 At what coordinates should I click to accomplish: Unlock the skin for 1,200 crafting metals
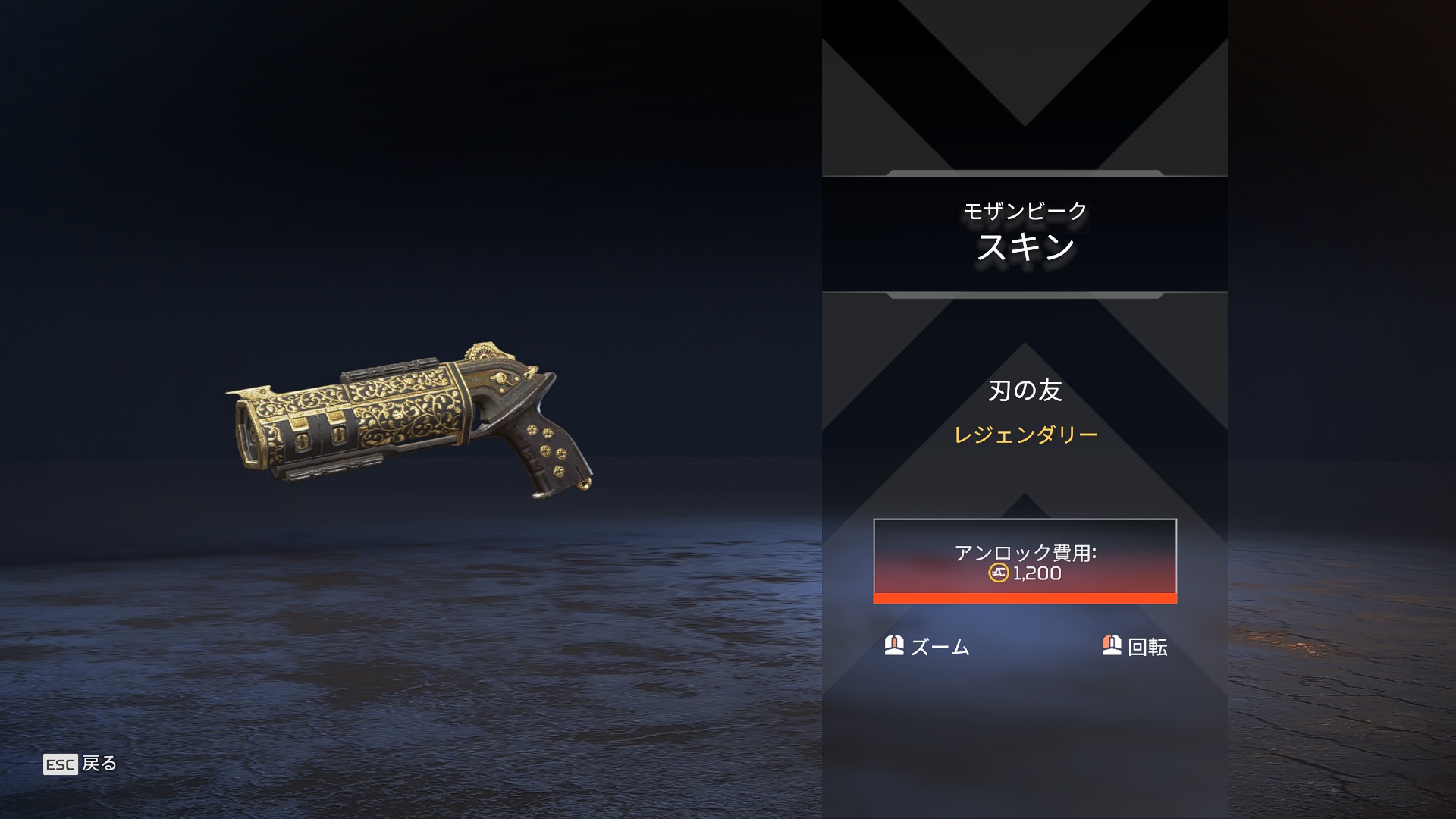pos(1025,561)
